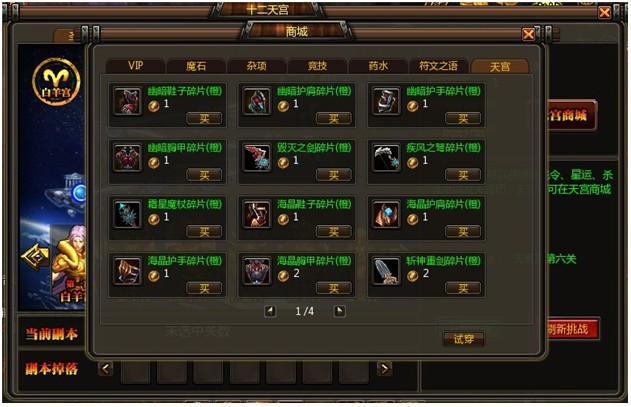Click the 试穿 try-on button
This screenshot has width=631, height=407.
[x=463, y=339]
